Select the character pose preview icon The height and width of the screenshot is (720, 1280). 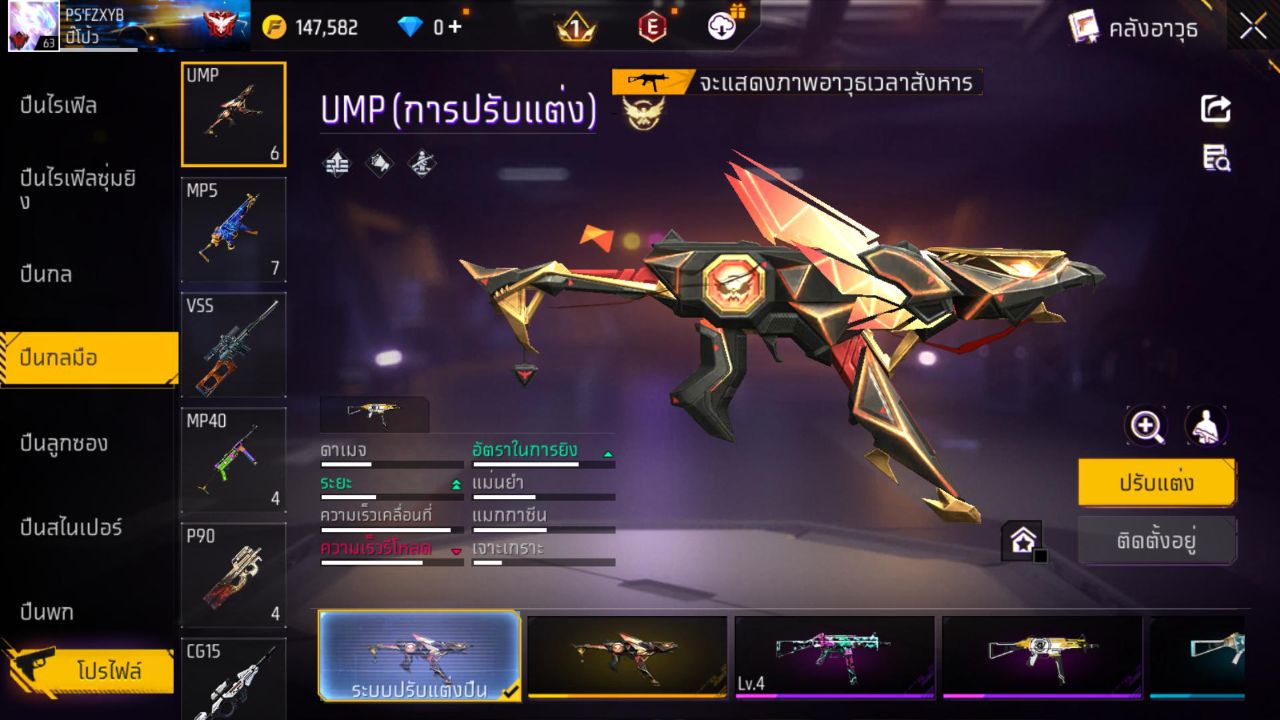(1206, 425)
